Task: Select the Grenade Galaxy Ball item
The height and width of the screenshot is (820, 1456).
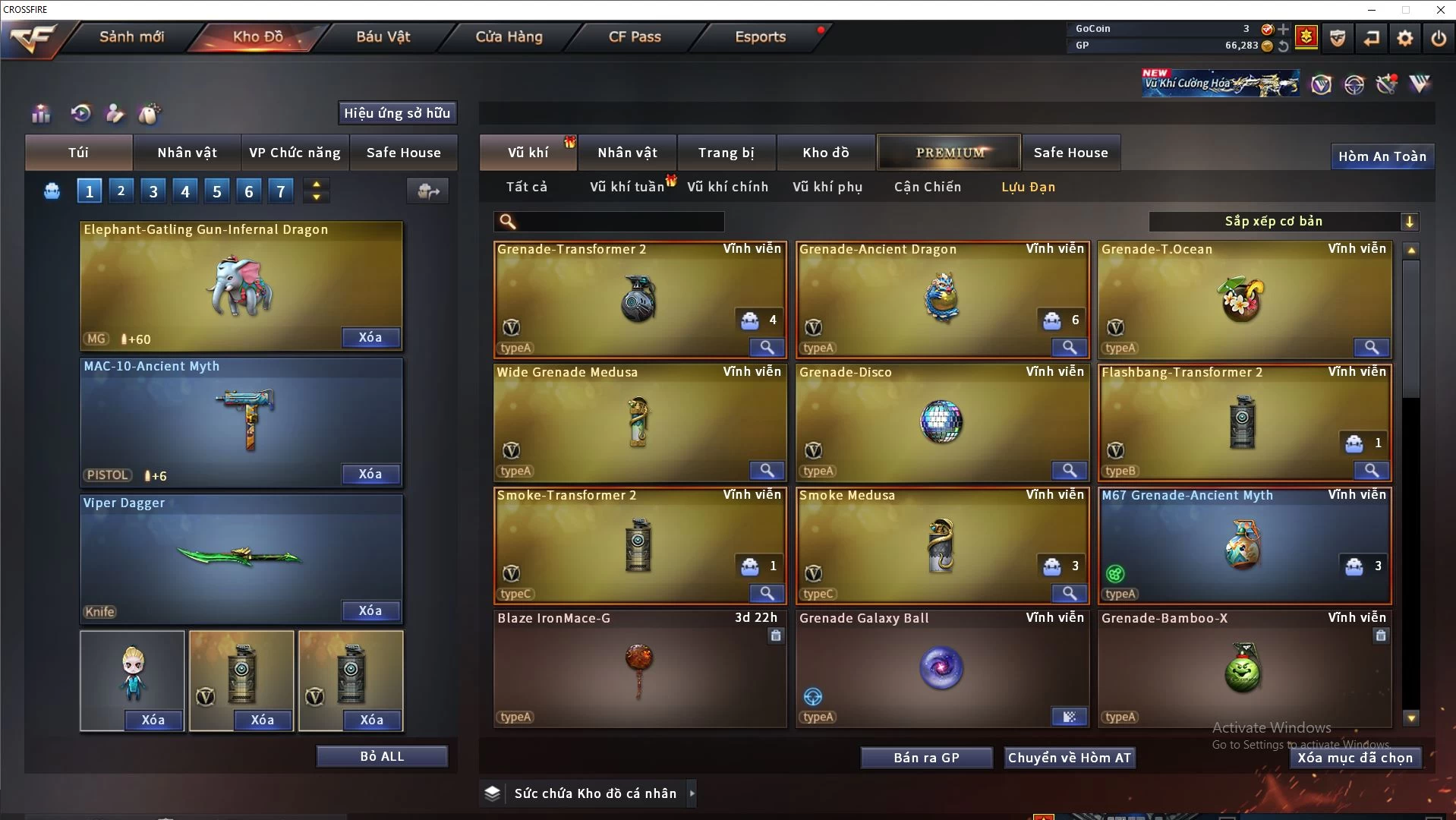Action: (x=941, y=668)
